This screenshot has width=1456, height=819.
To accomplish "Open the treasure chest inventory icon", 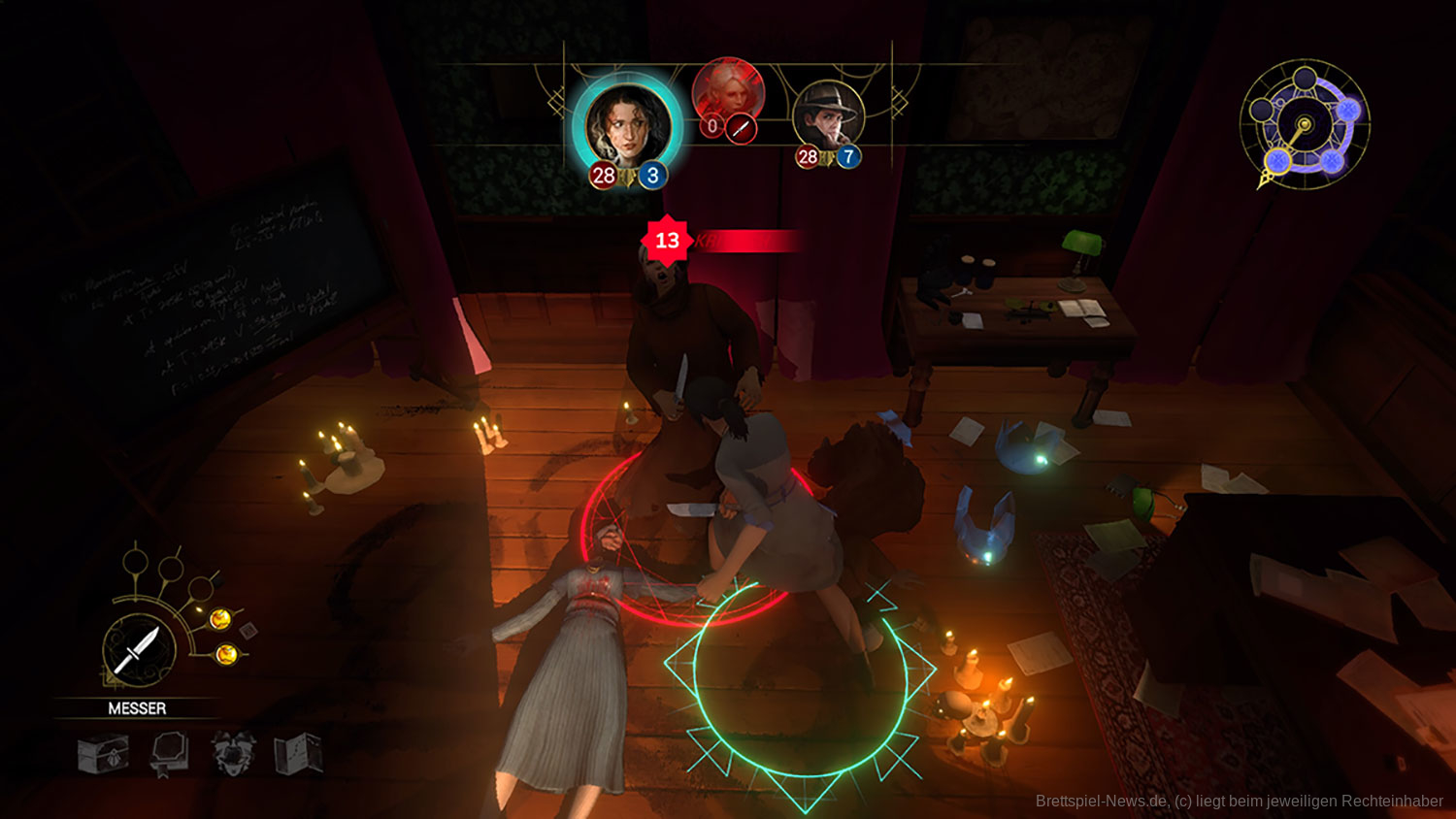I will tap(103, 753).
